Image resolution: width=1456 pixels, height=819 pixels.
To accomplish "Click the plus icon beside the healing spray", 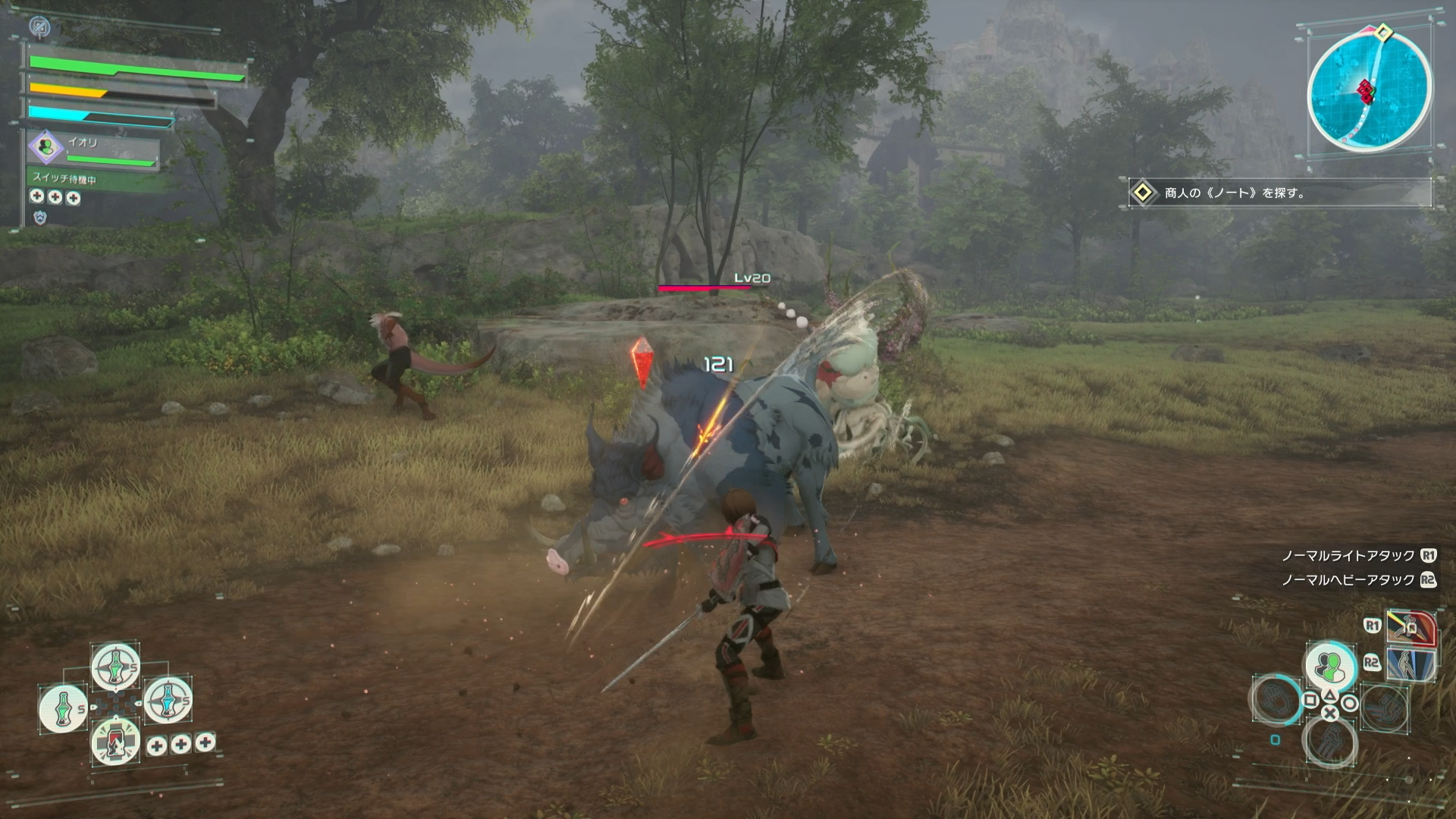I will coord(157,745).
